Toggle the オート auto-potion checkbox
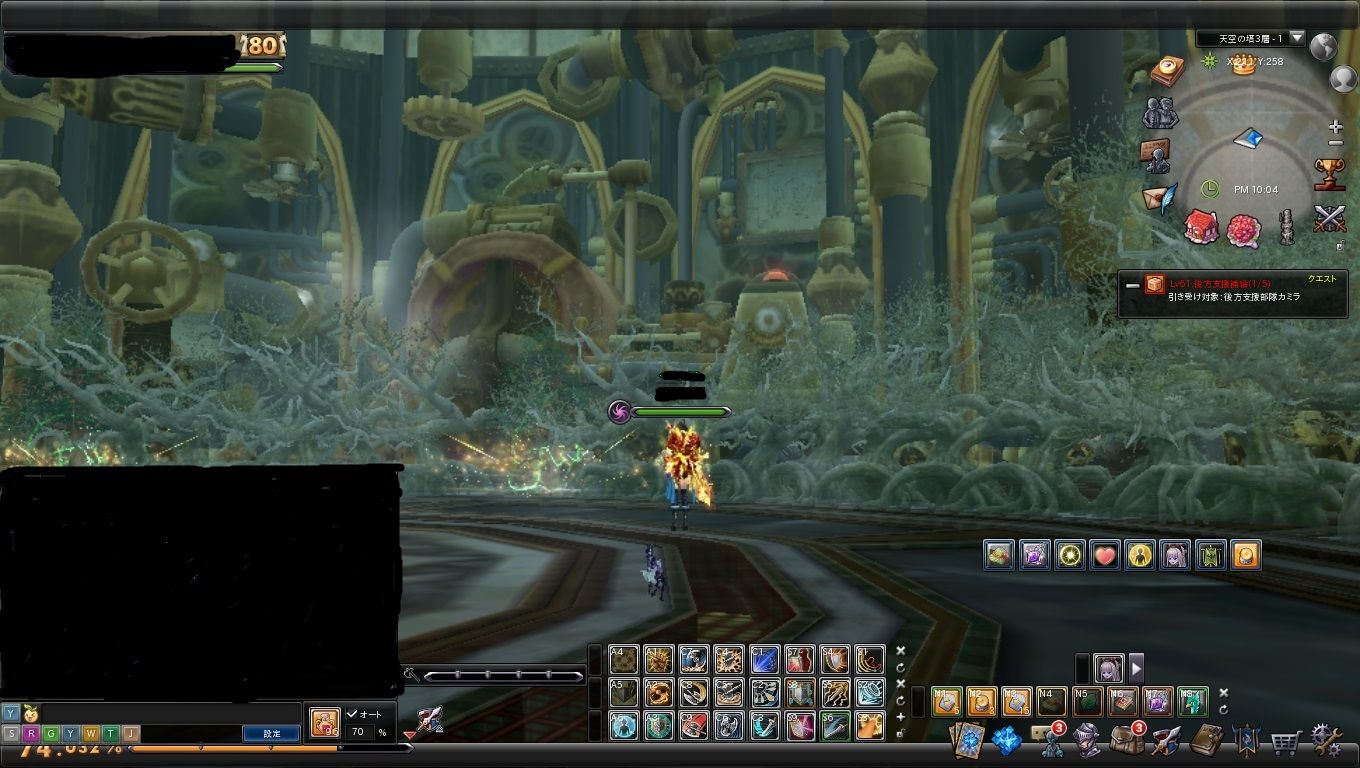This screenshot has height=768, width=1360. pyautogui.click(x=352, y=714)
